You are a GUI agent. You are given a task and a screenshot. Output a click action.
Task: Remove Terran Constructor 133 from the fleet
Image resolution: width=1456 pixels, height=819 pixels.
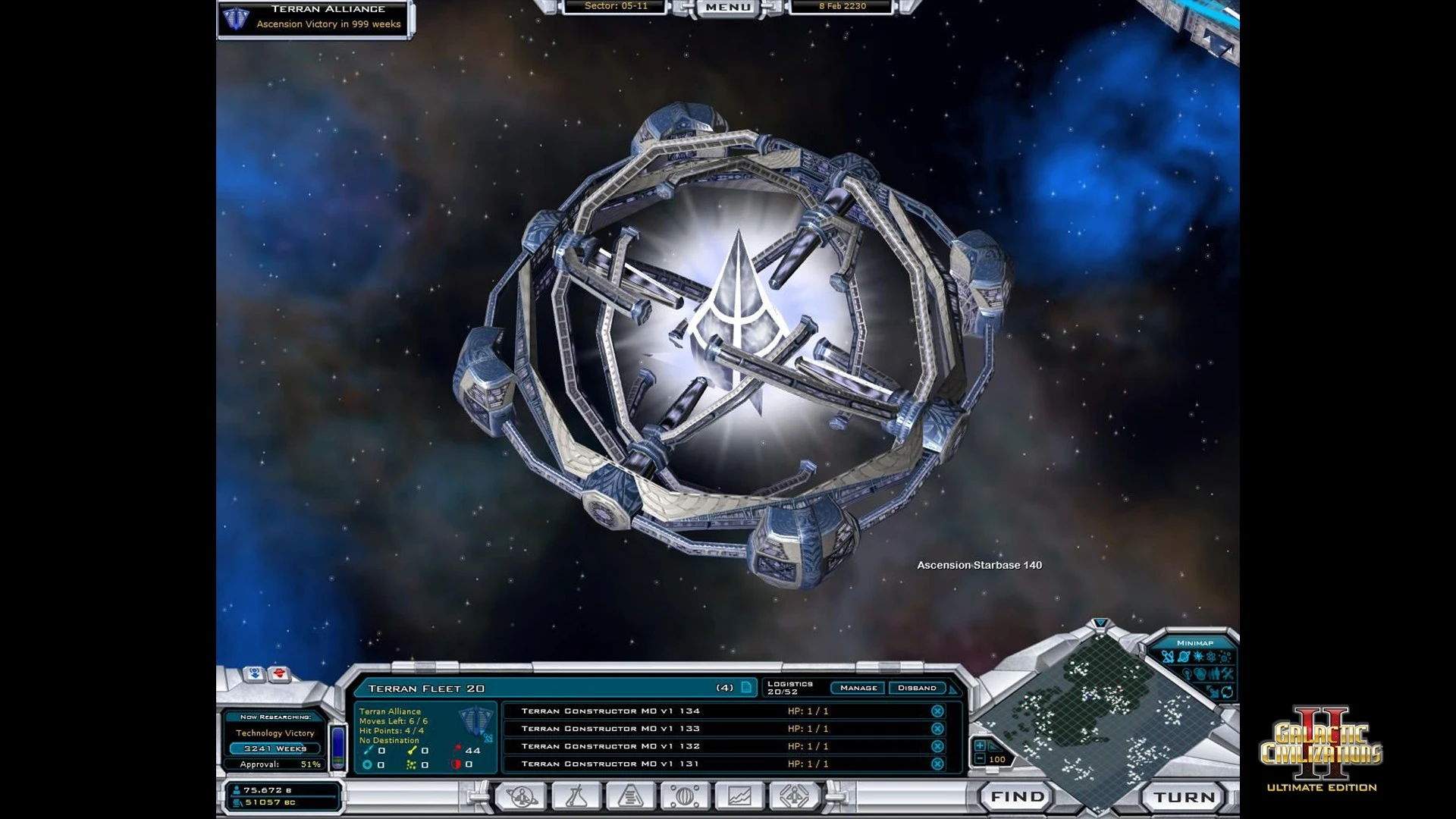937,729
